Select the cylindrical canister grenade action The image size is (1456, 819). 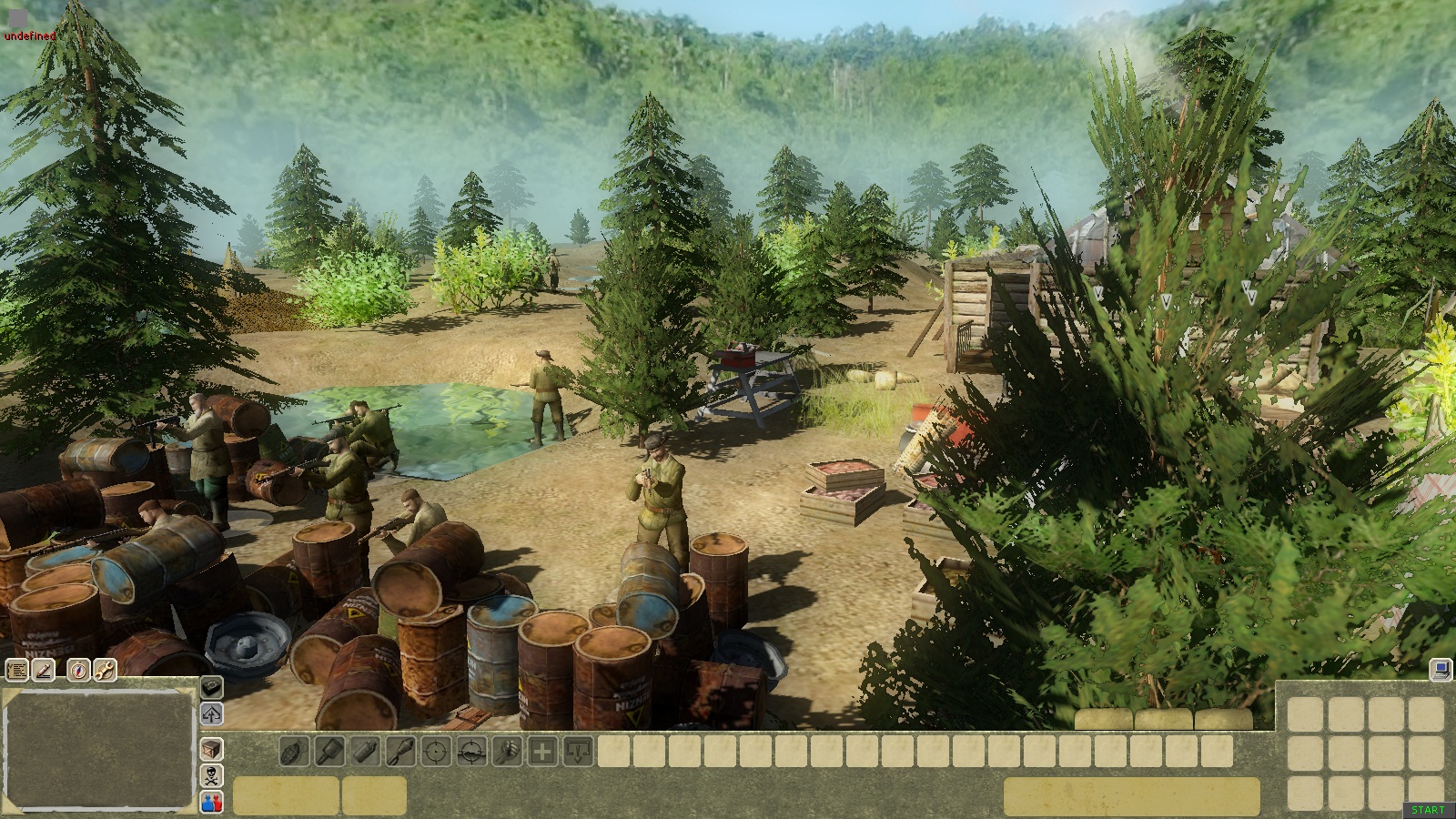365,753
